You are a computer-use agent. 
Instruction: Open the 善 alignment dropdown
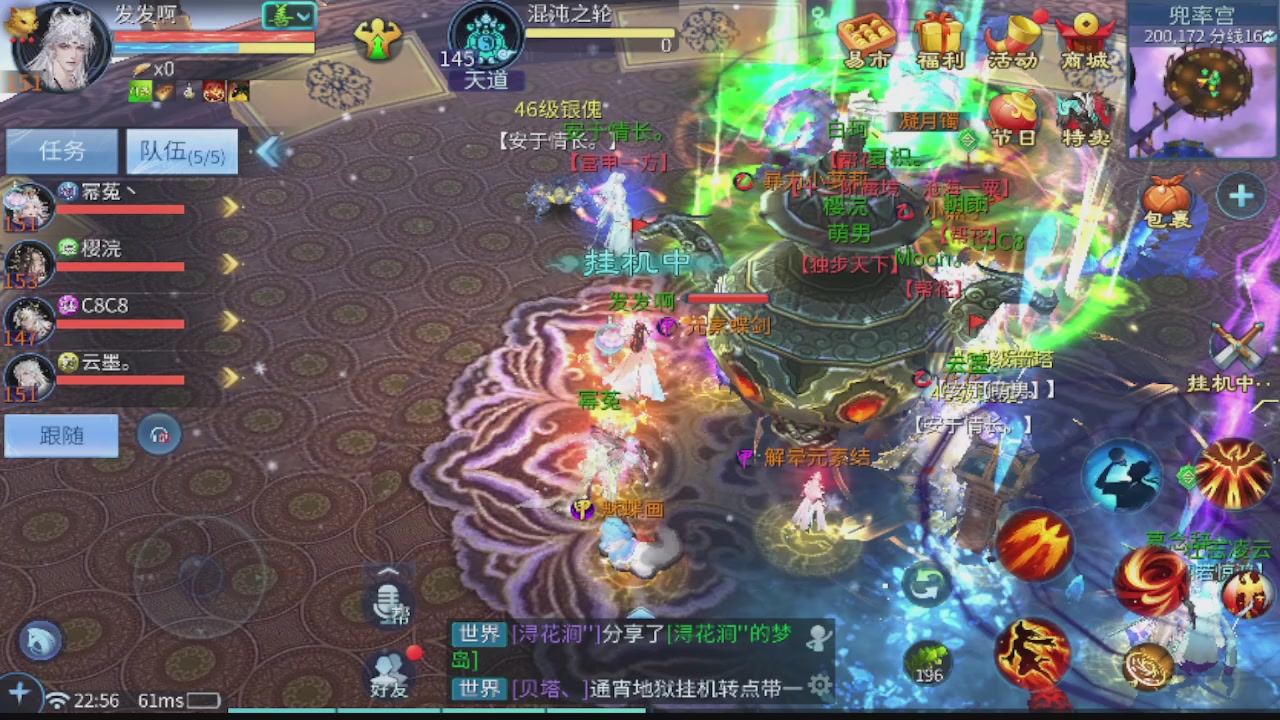click(290, 17)
